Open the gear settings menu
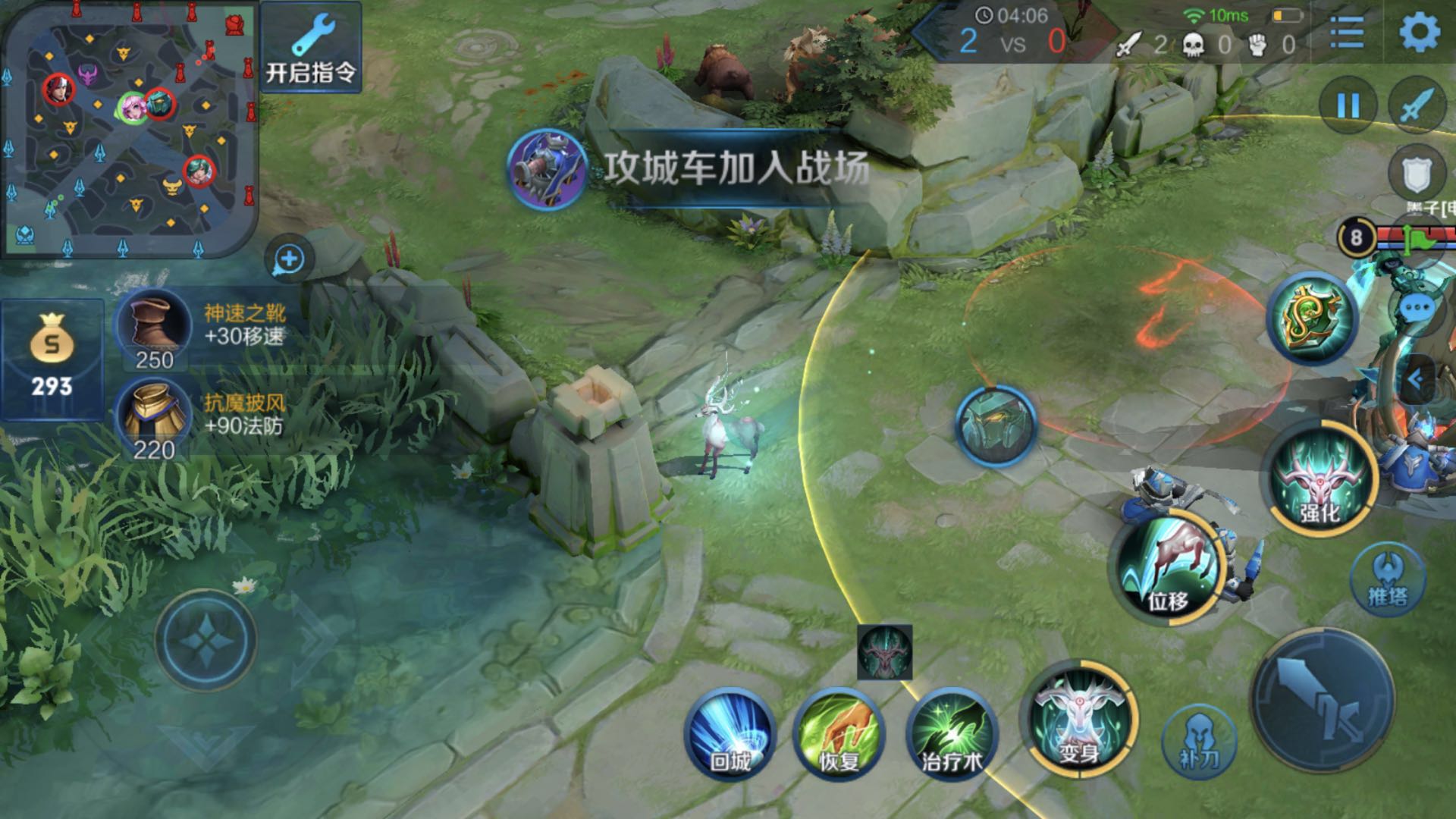The height and width of the screenshot is (819, 1456). click(1419, 33)
